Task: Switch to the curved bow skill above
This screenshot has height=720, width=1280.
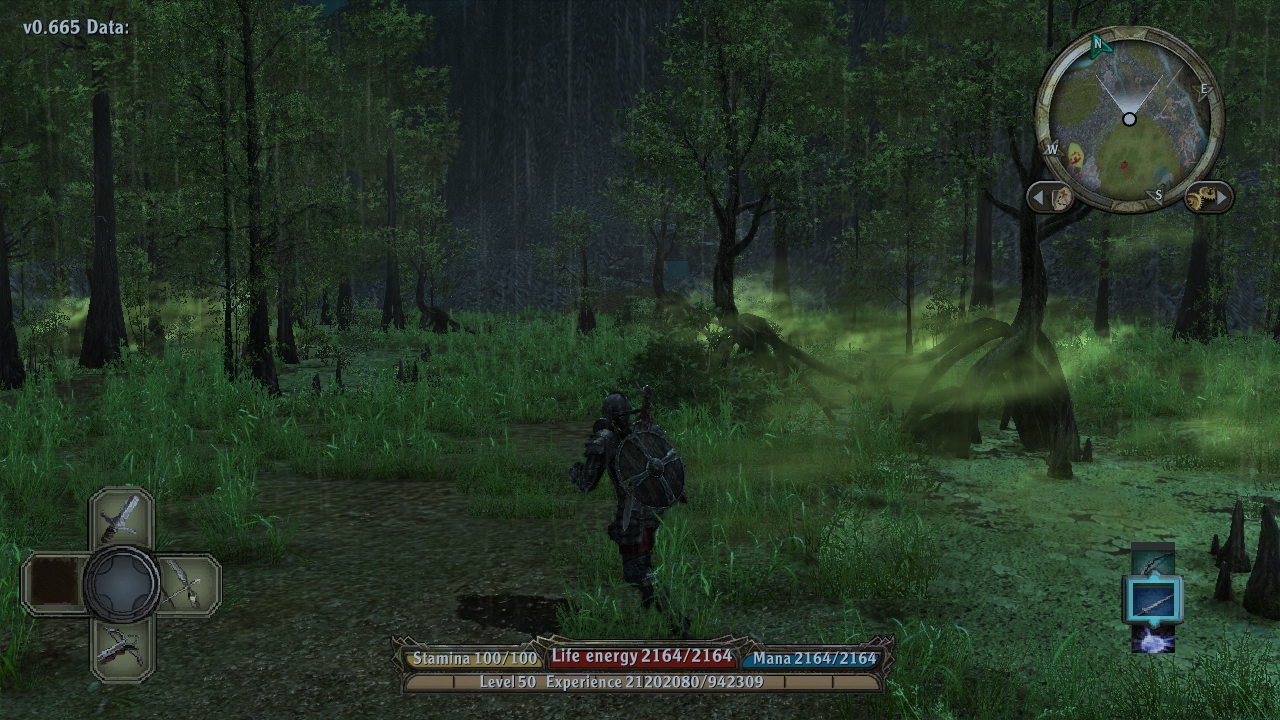Action: (1153, 561)
